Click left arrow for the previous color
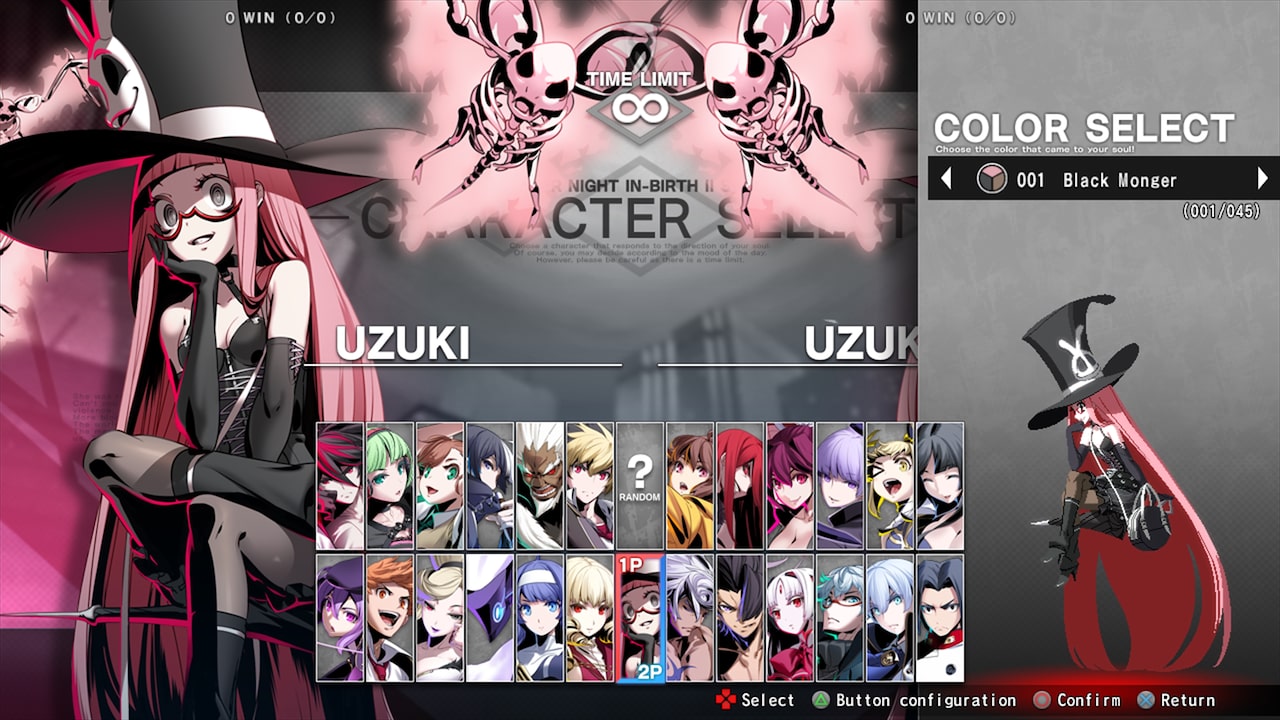1280x720 pixels. coord(948,180)
